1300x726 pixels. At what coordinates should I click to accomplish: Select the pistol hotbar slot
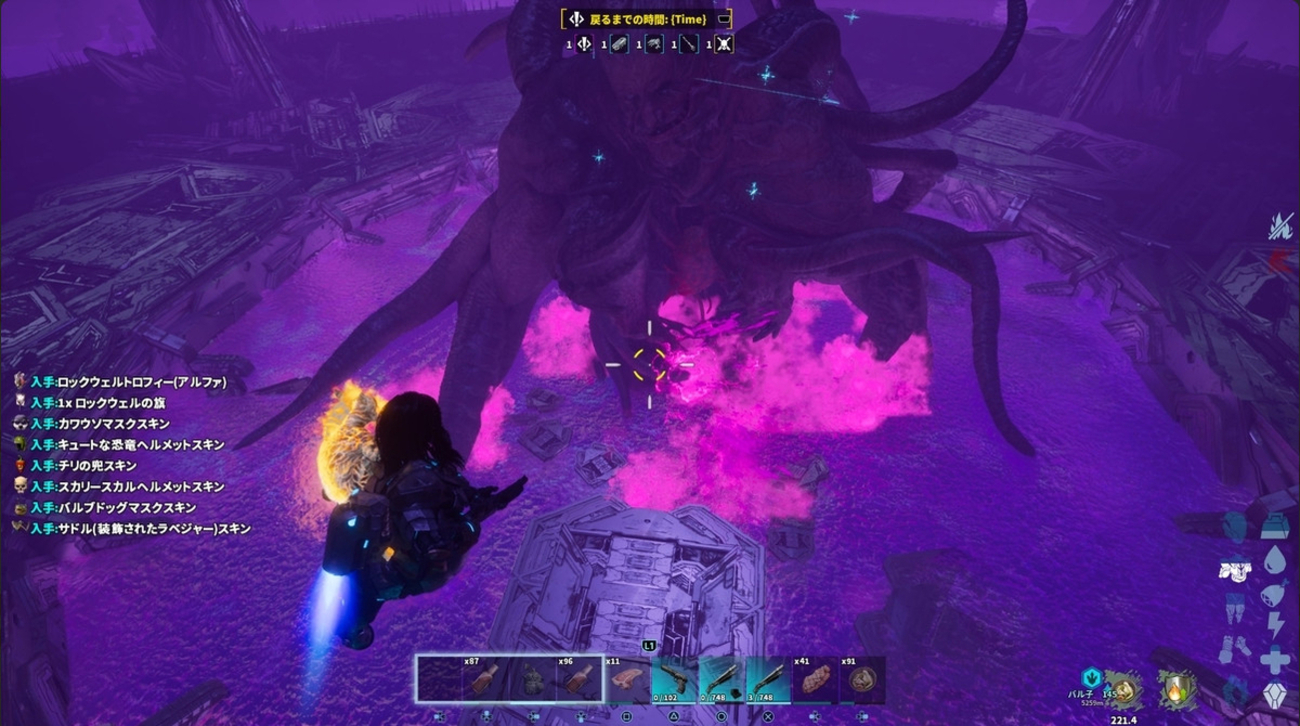(x=675, y=680)
